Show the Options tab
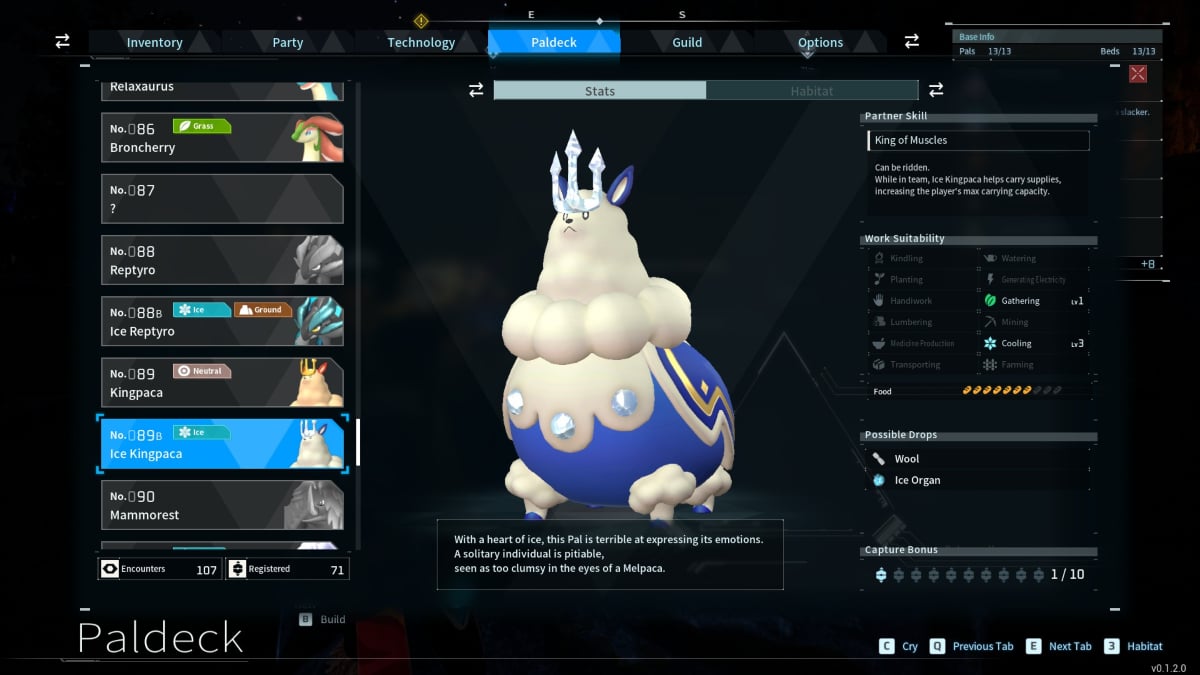The image size is (1200, 675). pyautogui.click(x=820, y=42)
